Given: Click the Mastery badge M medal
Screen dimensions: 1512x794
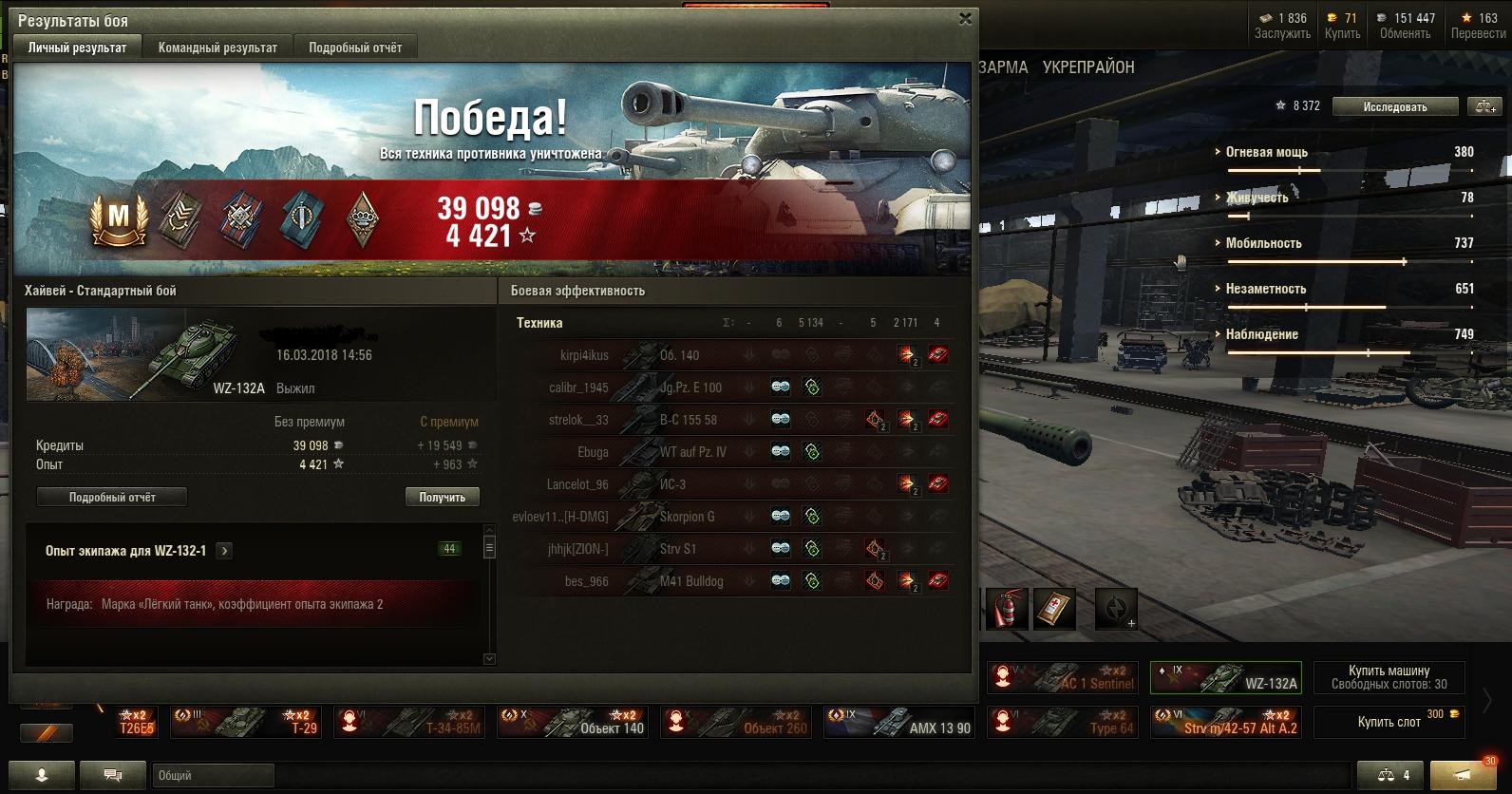Looking at the screenshot, I should (119, 218).
